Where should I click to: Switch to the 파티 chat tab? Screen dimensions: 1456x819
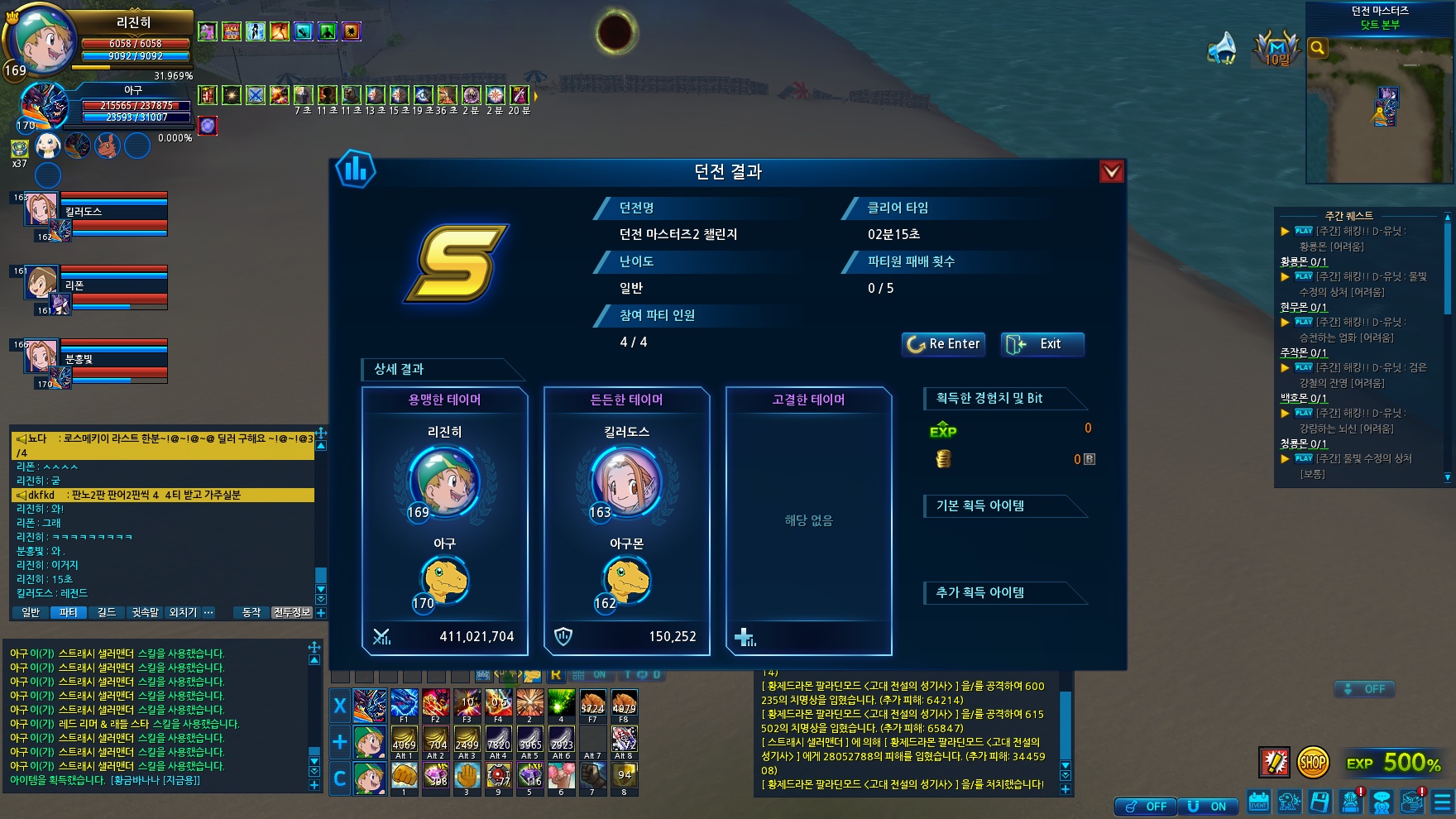click(x=68, y=612)
